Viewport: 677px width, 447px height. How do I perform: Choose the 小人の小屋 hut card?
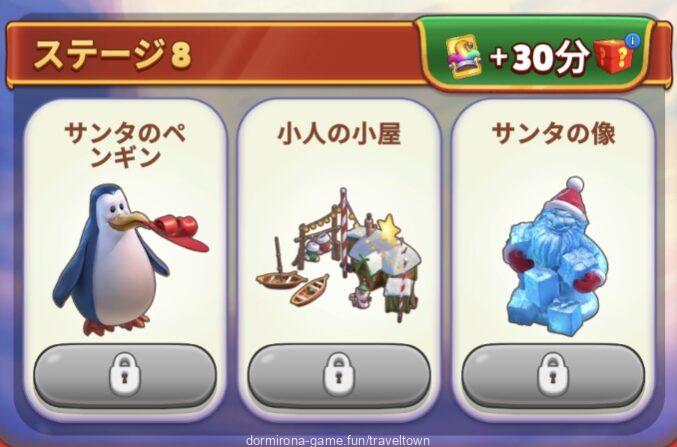click(x=338, y=250)
